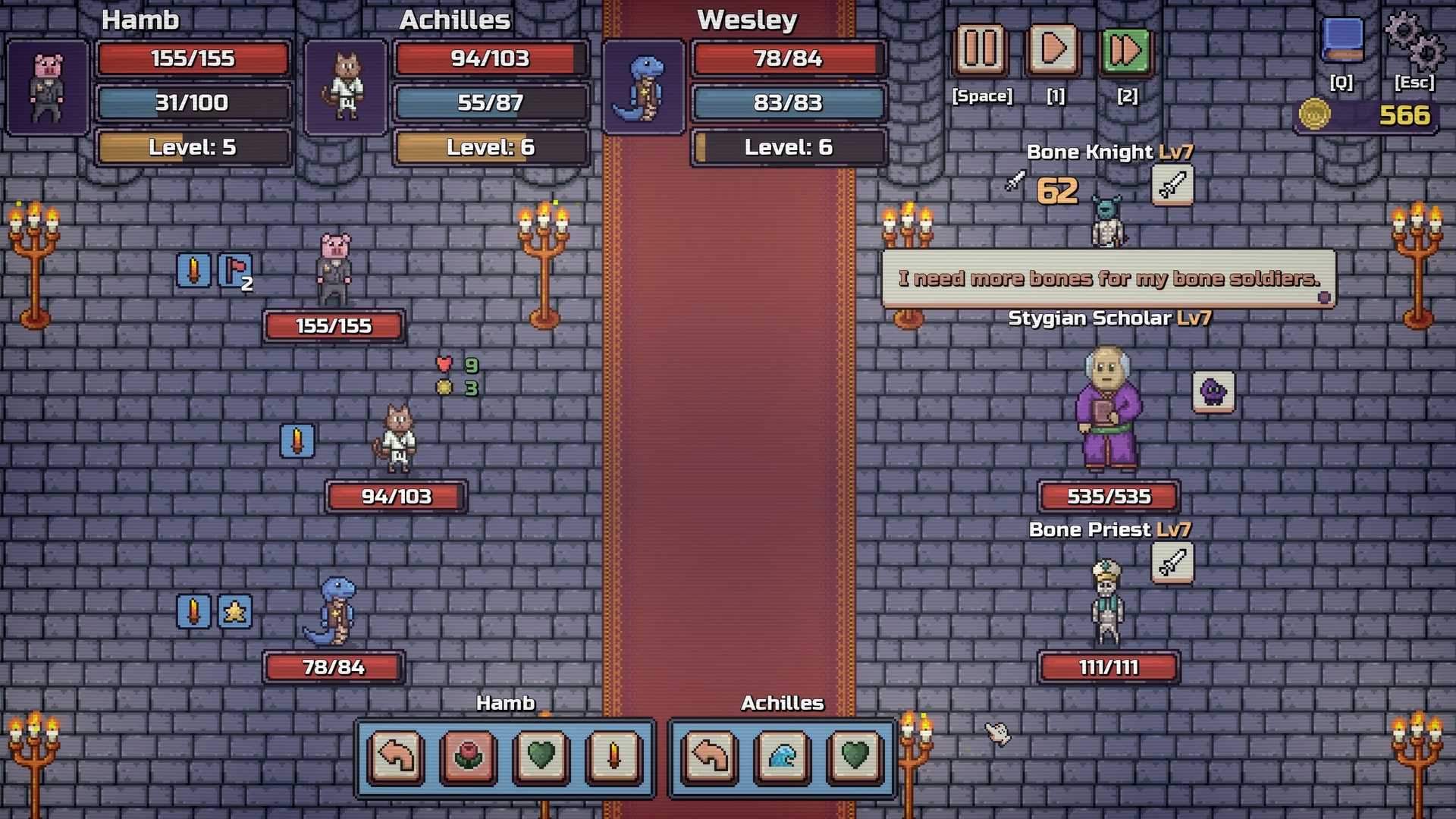Switch to fast-forward battle speed
This screenshot has width=1456, height=819.
tap(1126, 51)
